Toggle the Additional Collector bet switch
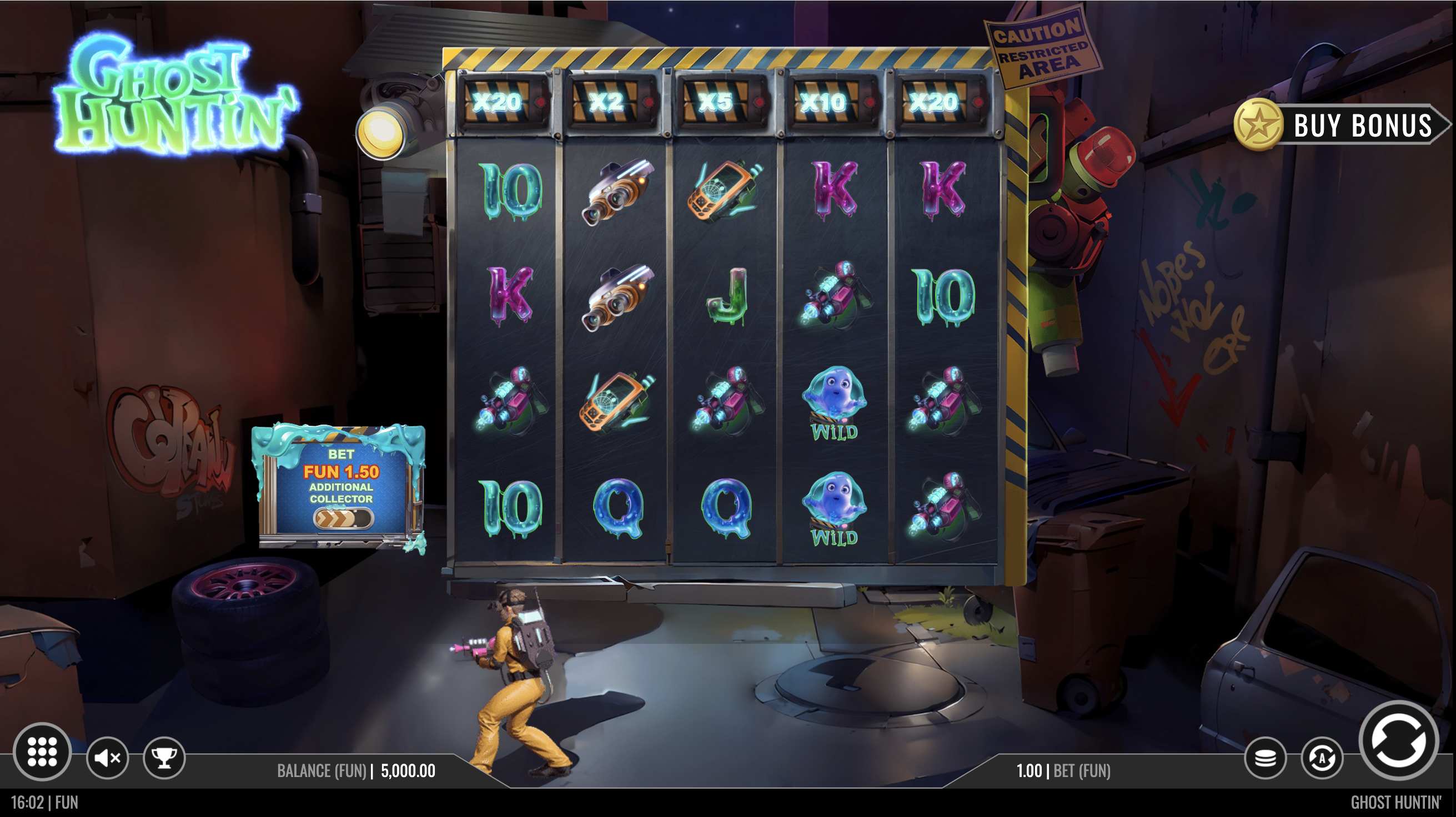Viewport: 1456px width, 817px height. (x=343, y=517)
